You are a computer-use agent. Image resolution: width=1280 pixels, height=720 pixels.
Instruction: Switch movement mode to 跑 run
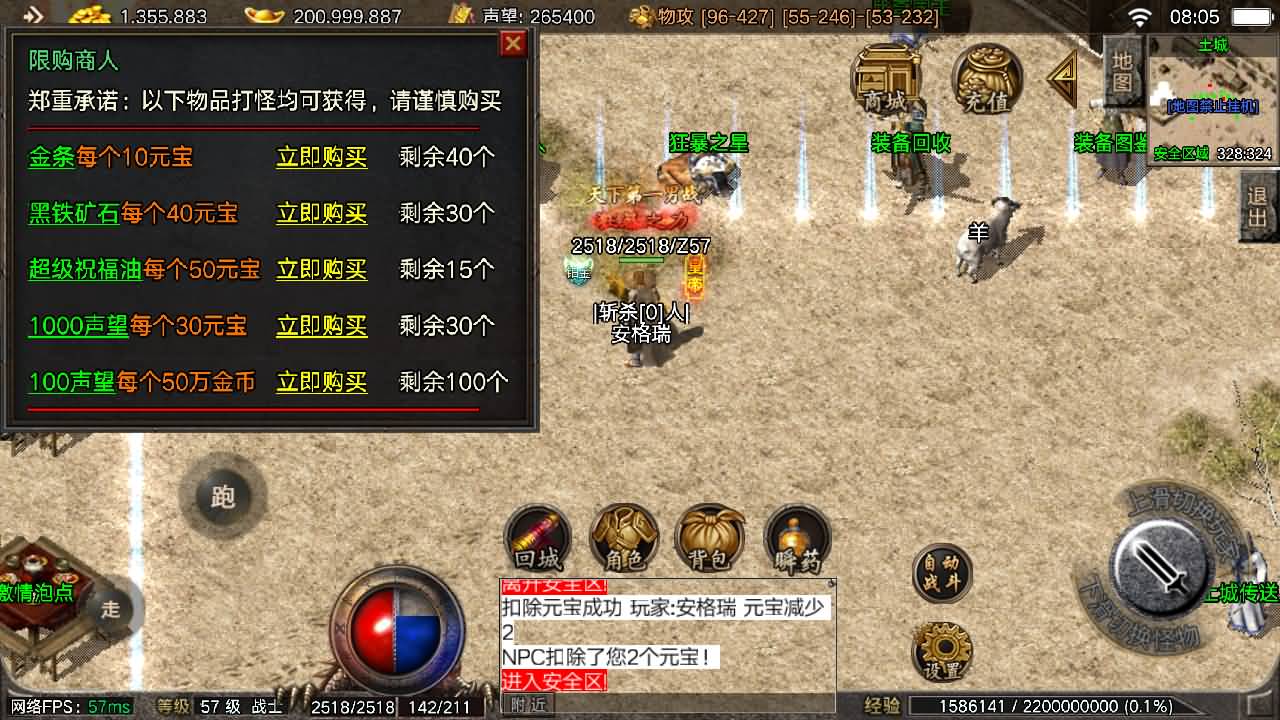point(222,497)
